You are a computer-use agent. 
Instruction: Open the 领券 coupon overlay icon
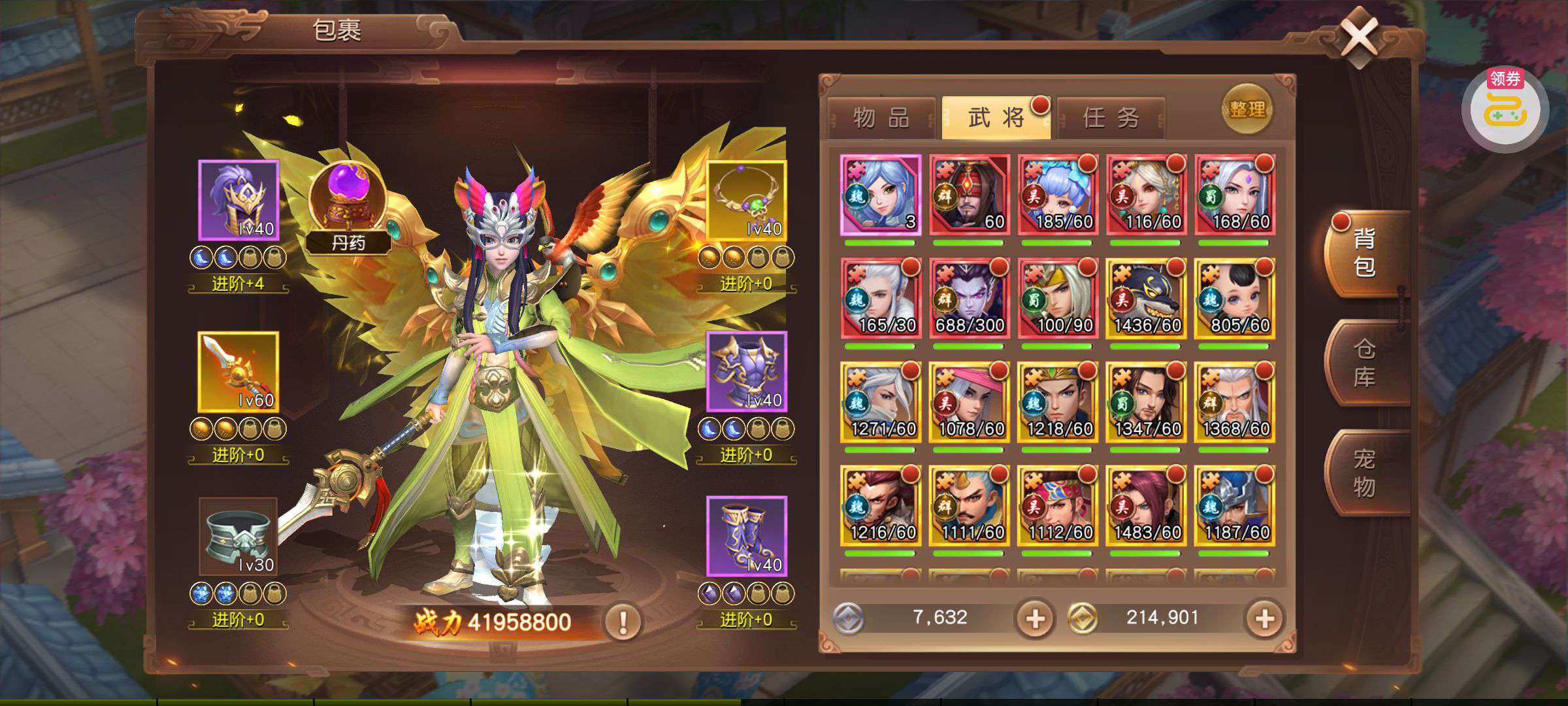point(1505,109)
